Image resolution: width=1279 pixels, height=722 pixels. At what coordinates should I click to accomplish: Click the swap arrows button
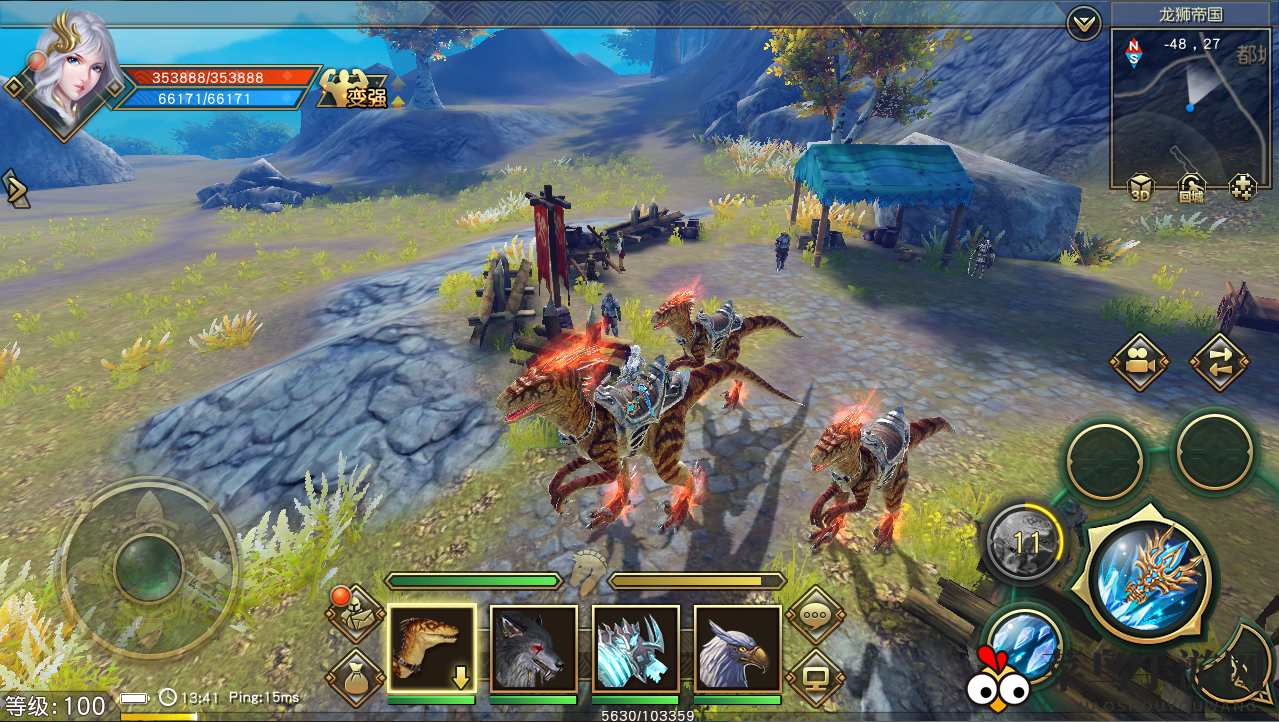[1219, 361]
